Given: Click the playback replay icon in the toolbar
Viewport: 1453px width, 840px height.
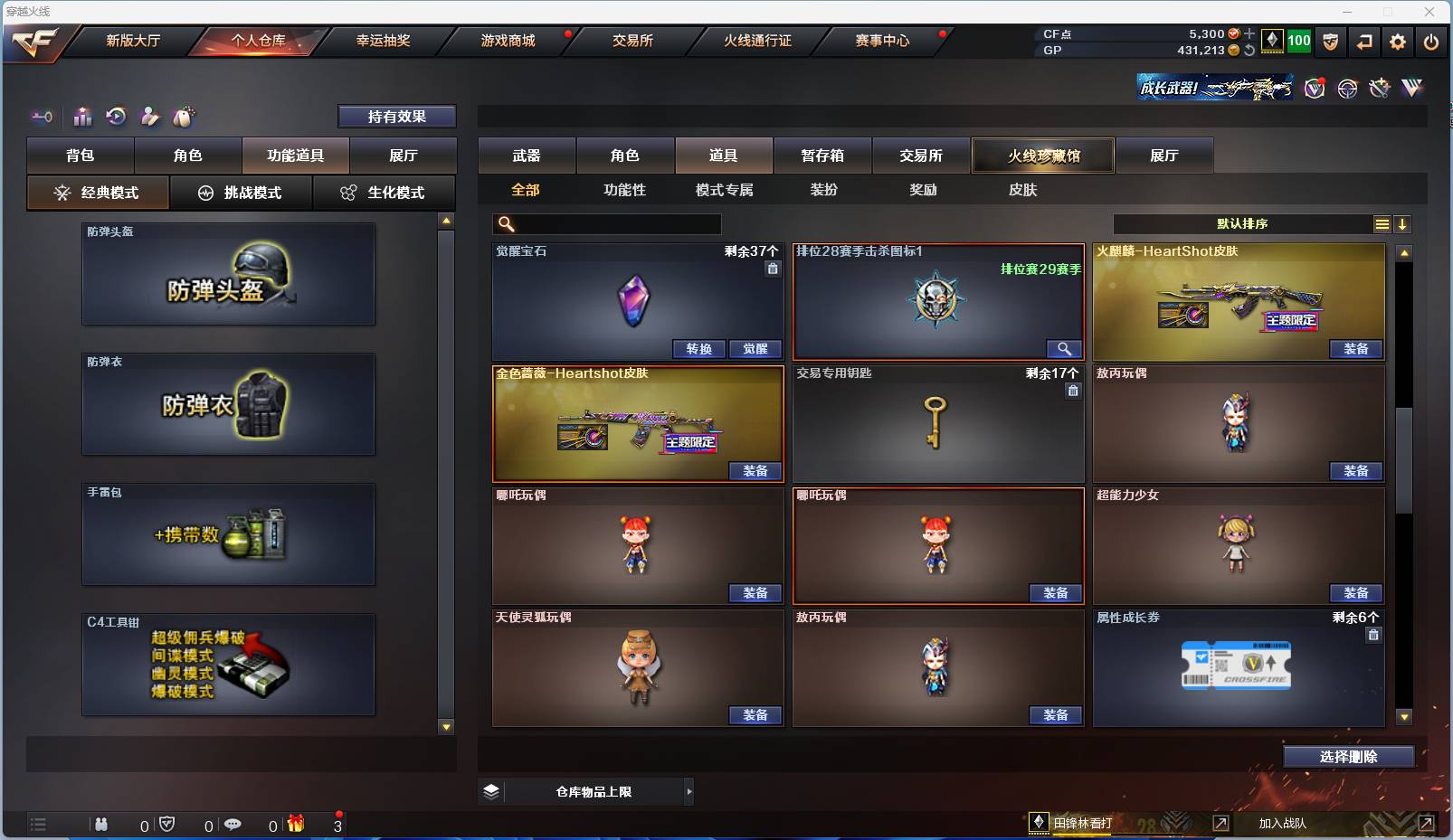Looking at the screenshot, I should [x=116, y=117].
